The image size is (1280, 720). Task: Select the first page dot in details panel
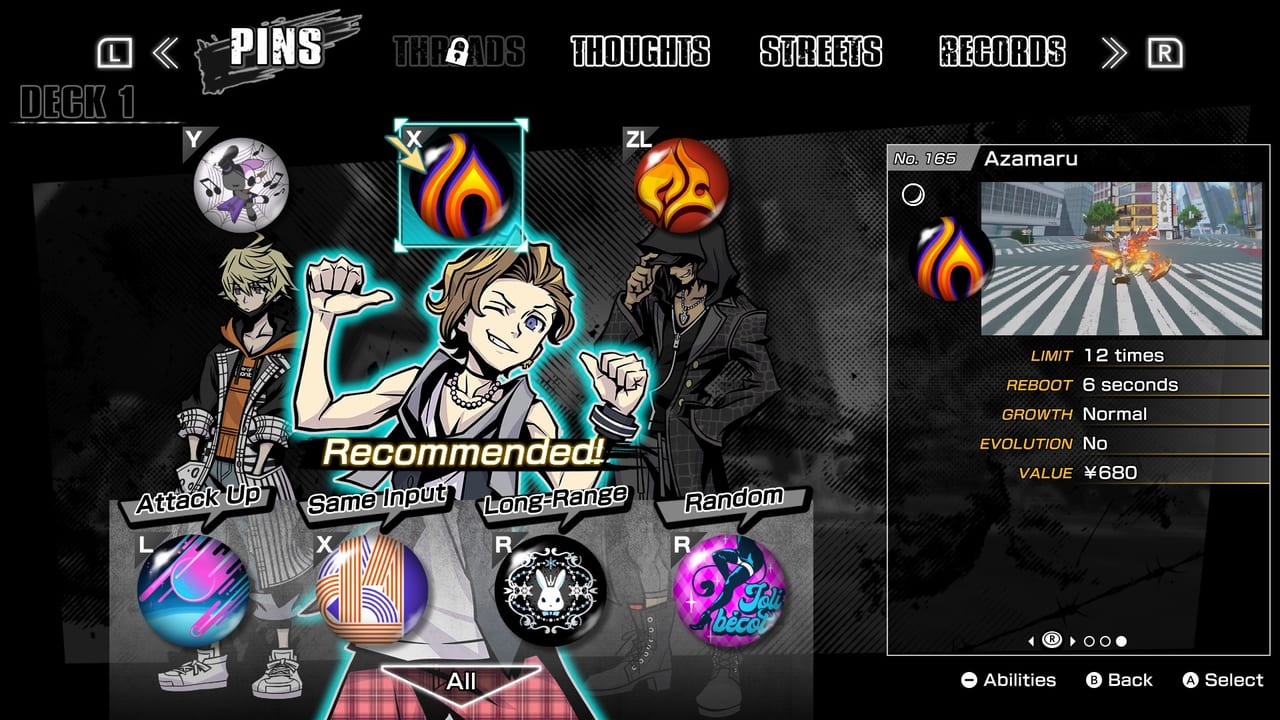1087,643
